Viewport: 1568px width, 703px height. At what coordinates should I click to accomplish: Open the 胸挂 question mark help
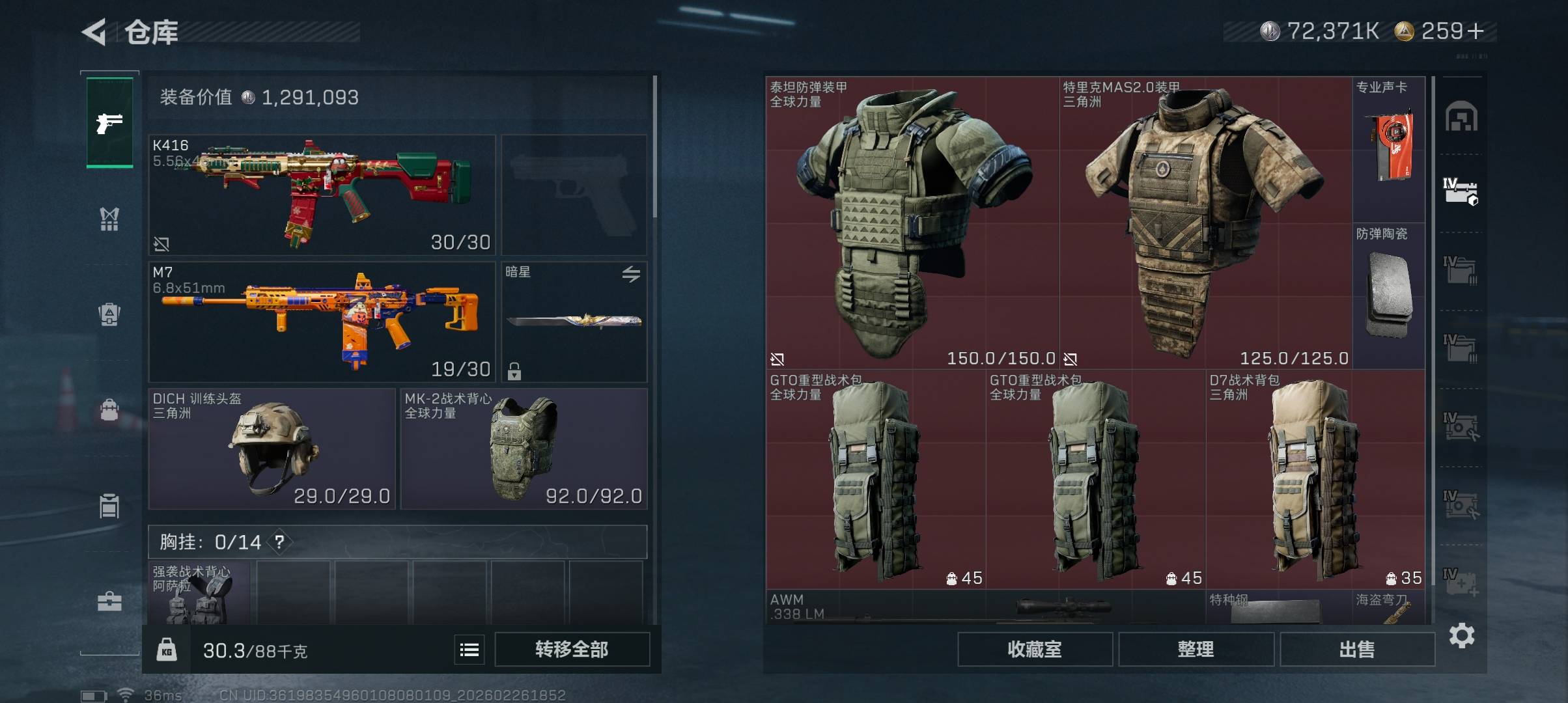[279, 542]
